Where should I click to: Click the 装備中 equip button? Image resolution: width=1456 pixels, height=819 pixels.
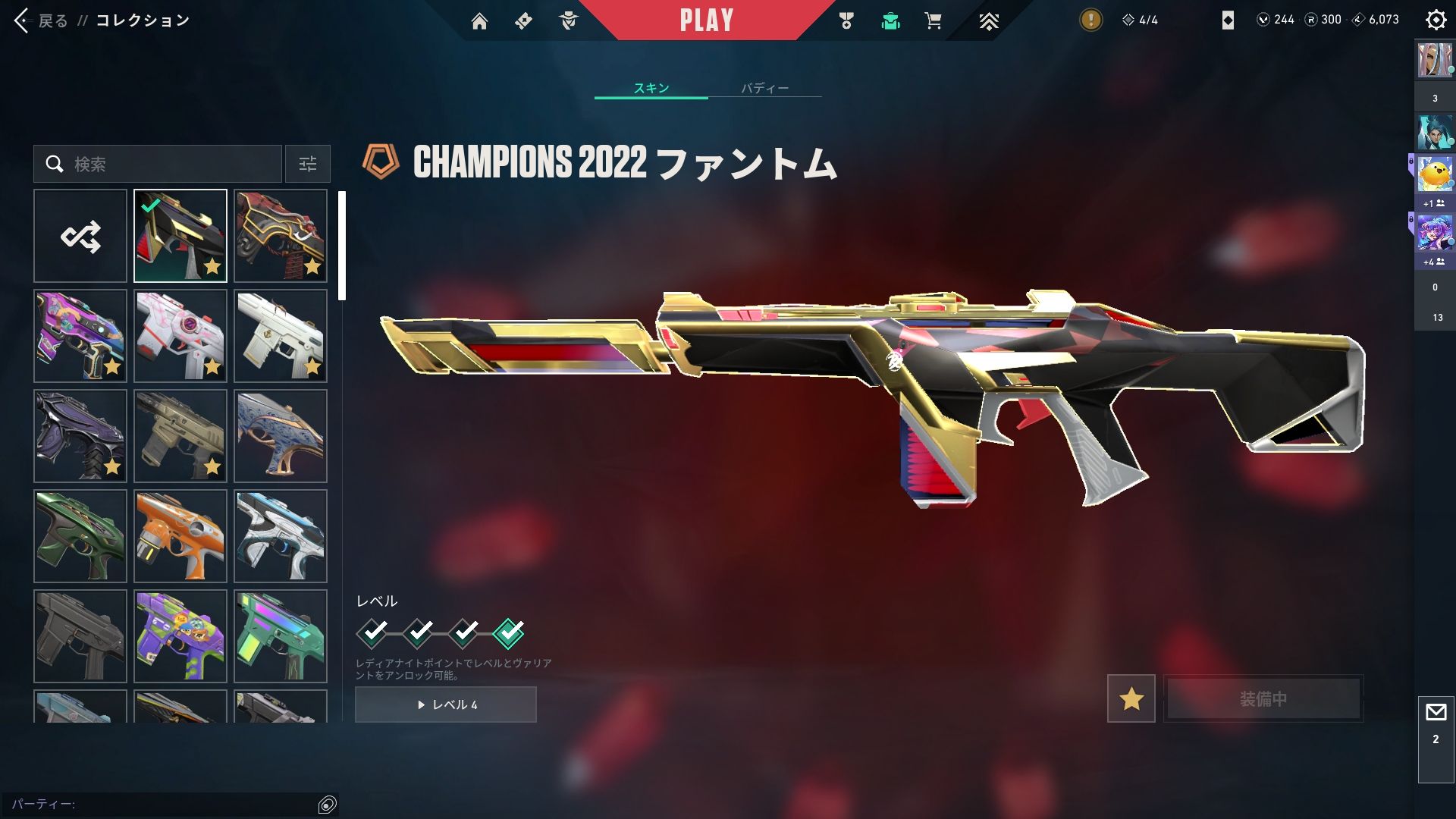coord(1263,698)
